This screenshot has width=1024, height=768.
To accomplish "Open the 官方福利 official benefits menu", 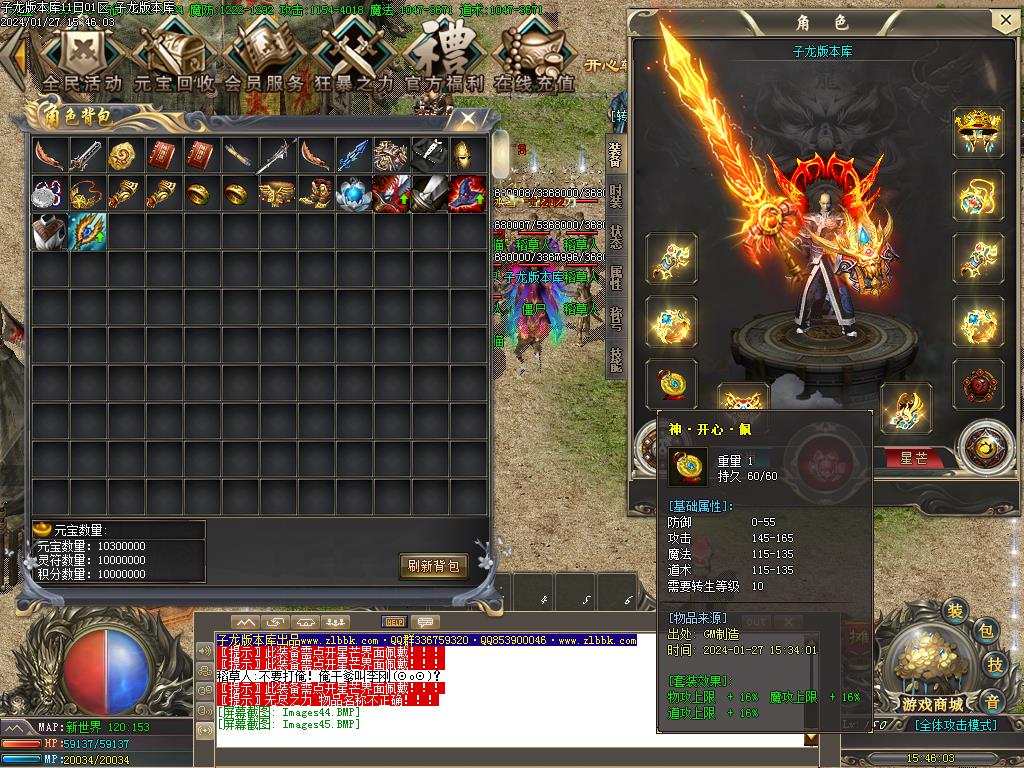I will (444, 58).
